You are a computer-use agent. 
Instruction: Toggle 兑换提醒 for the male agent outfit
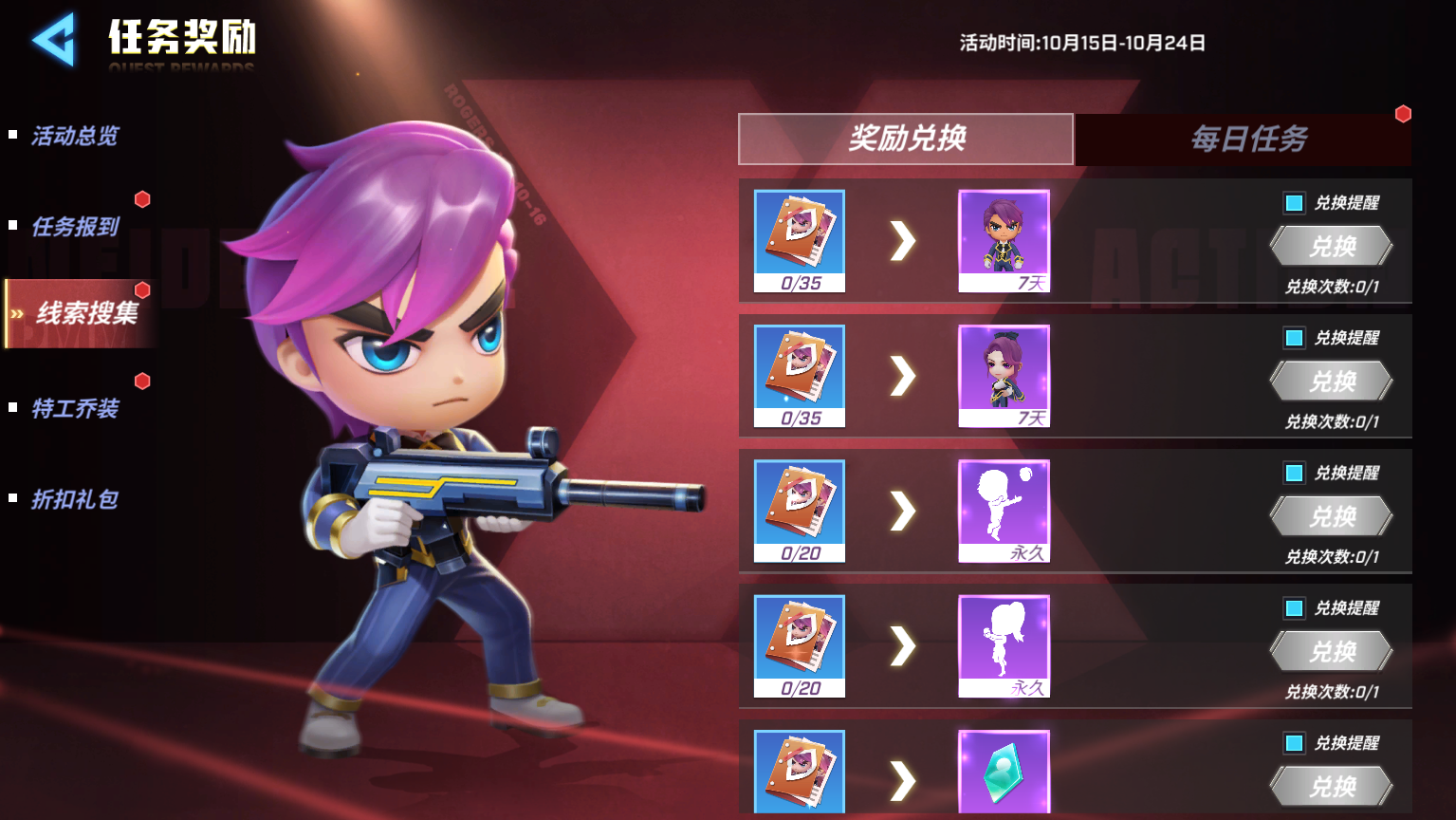click(x=1294, y=203)
